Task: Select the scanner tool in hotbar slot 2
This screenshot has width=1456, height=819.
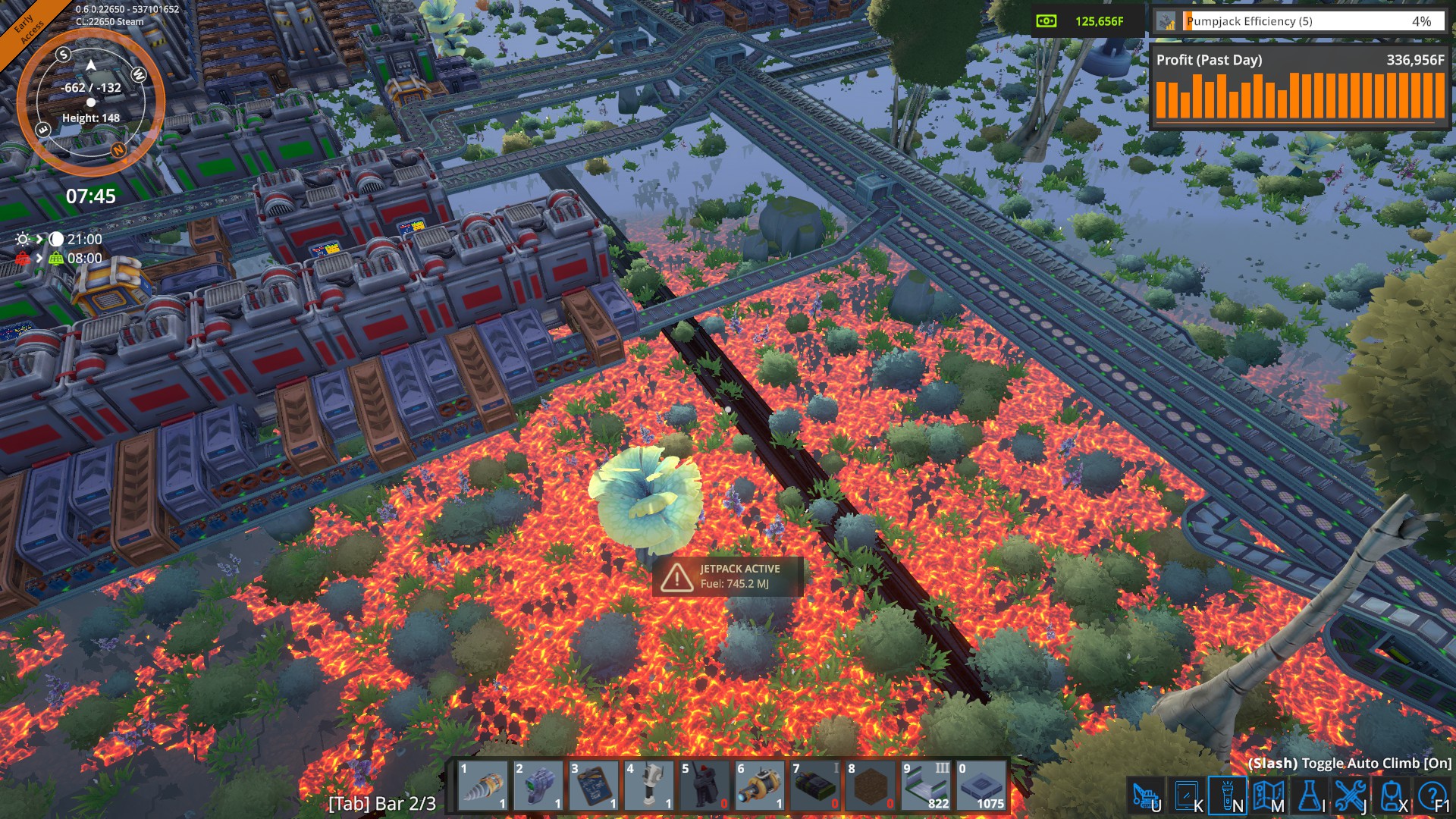Action: (x=538, y=786)
